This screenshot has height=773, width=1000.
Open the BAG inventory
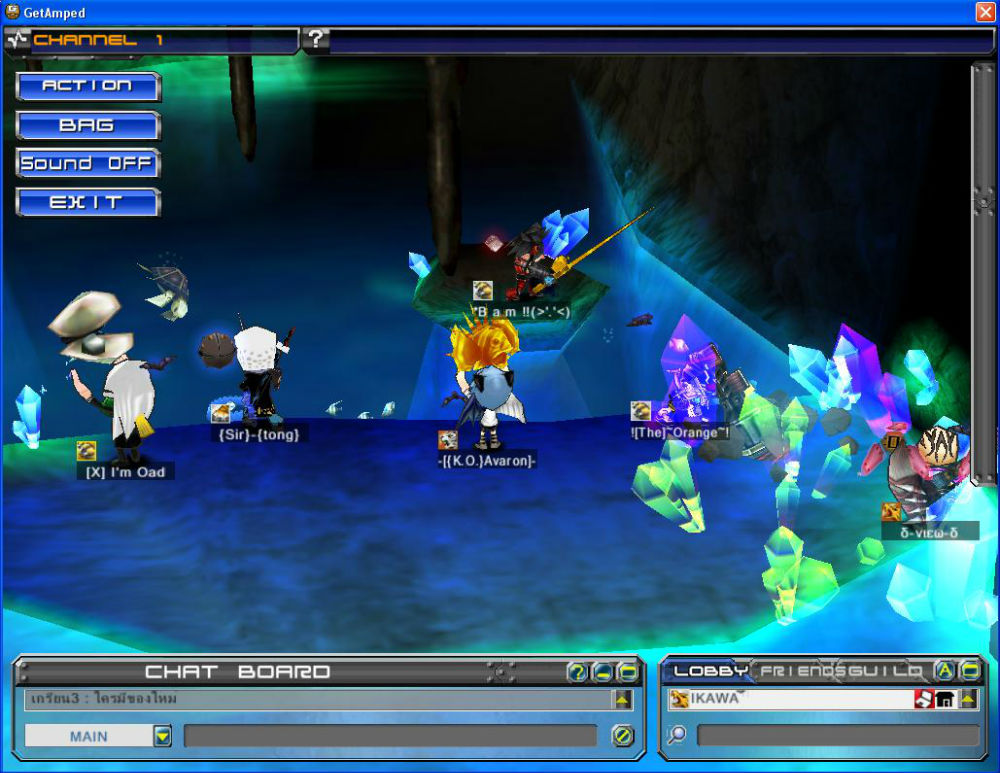coord(88,126)
